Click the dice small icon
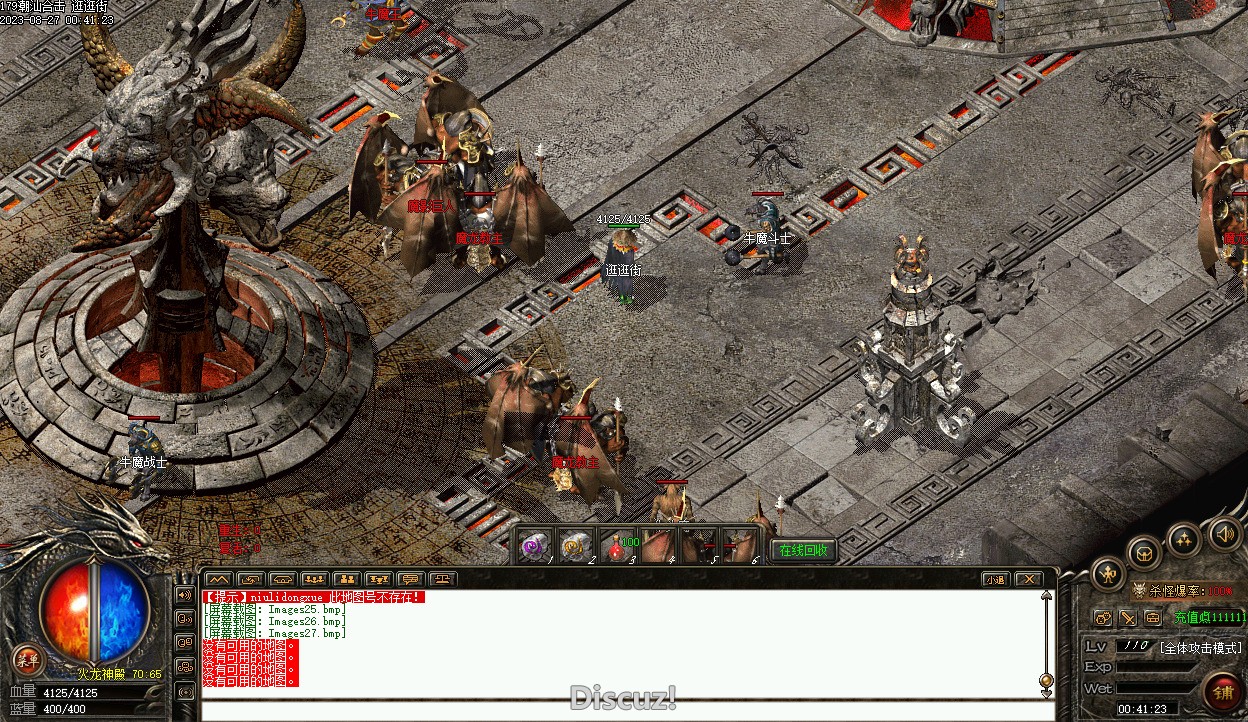The height and width of the screenshot is (722, 1248). point(1103,618)
